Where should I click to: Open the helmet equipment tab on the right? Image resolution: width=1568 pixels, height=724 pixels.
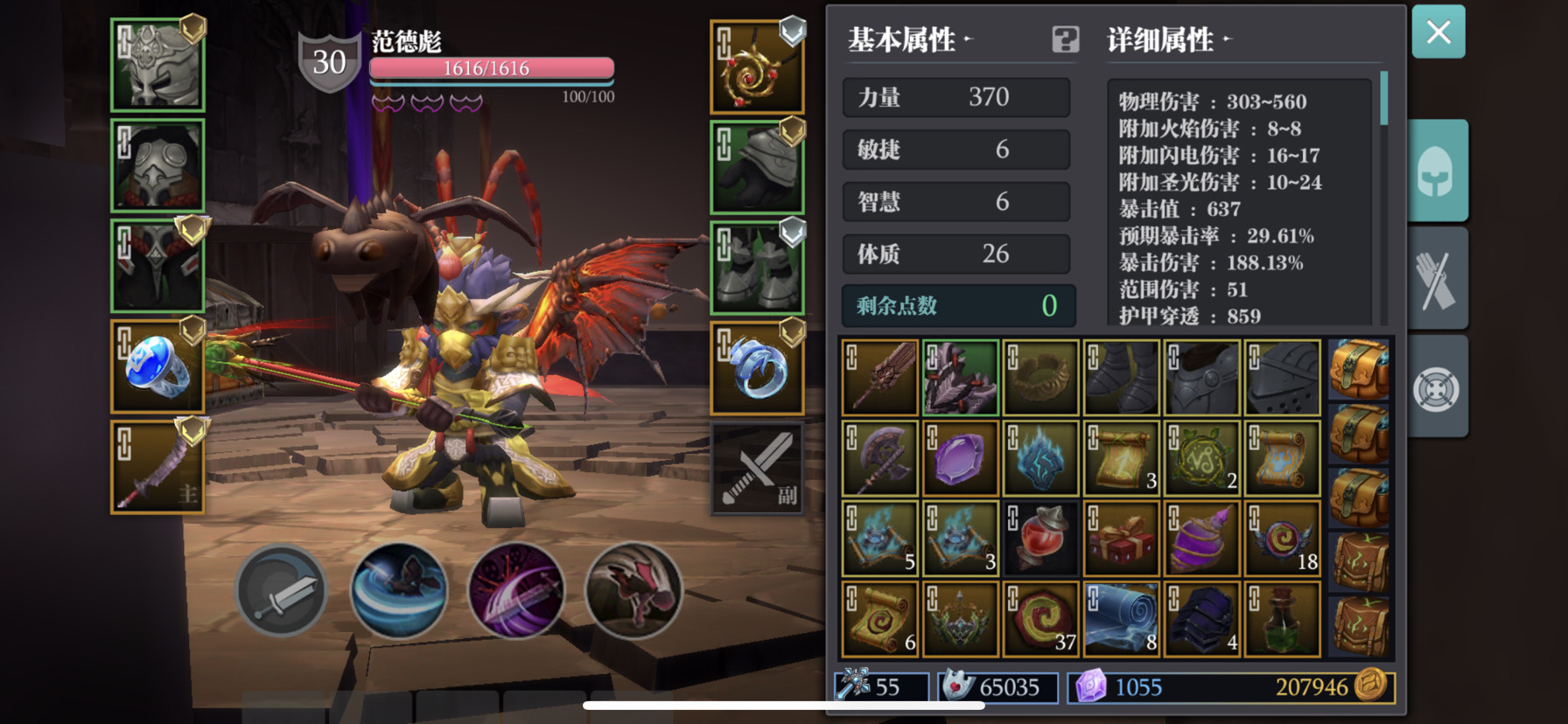(x=1440, y=169)
